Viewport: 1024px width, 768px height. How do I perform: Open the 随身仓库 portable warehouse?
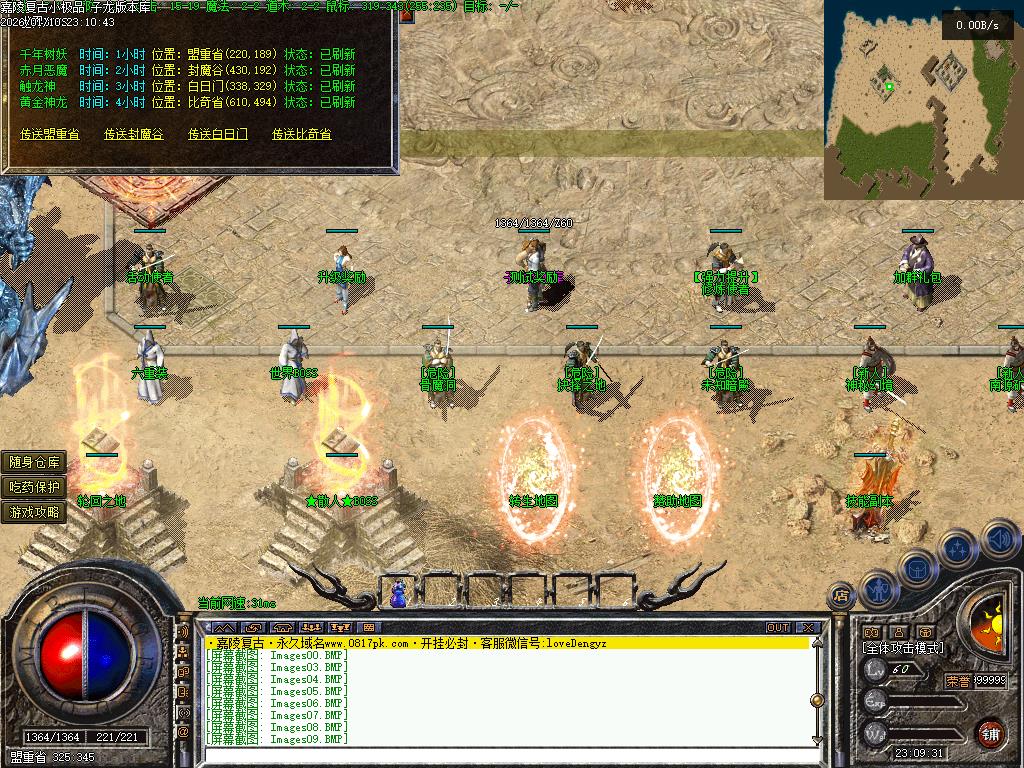click(x=35, y=462)
